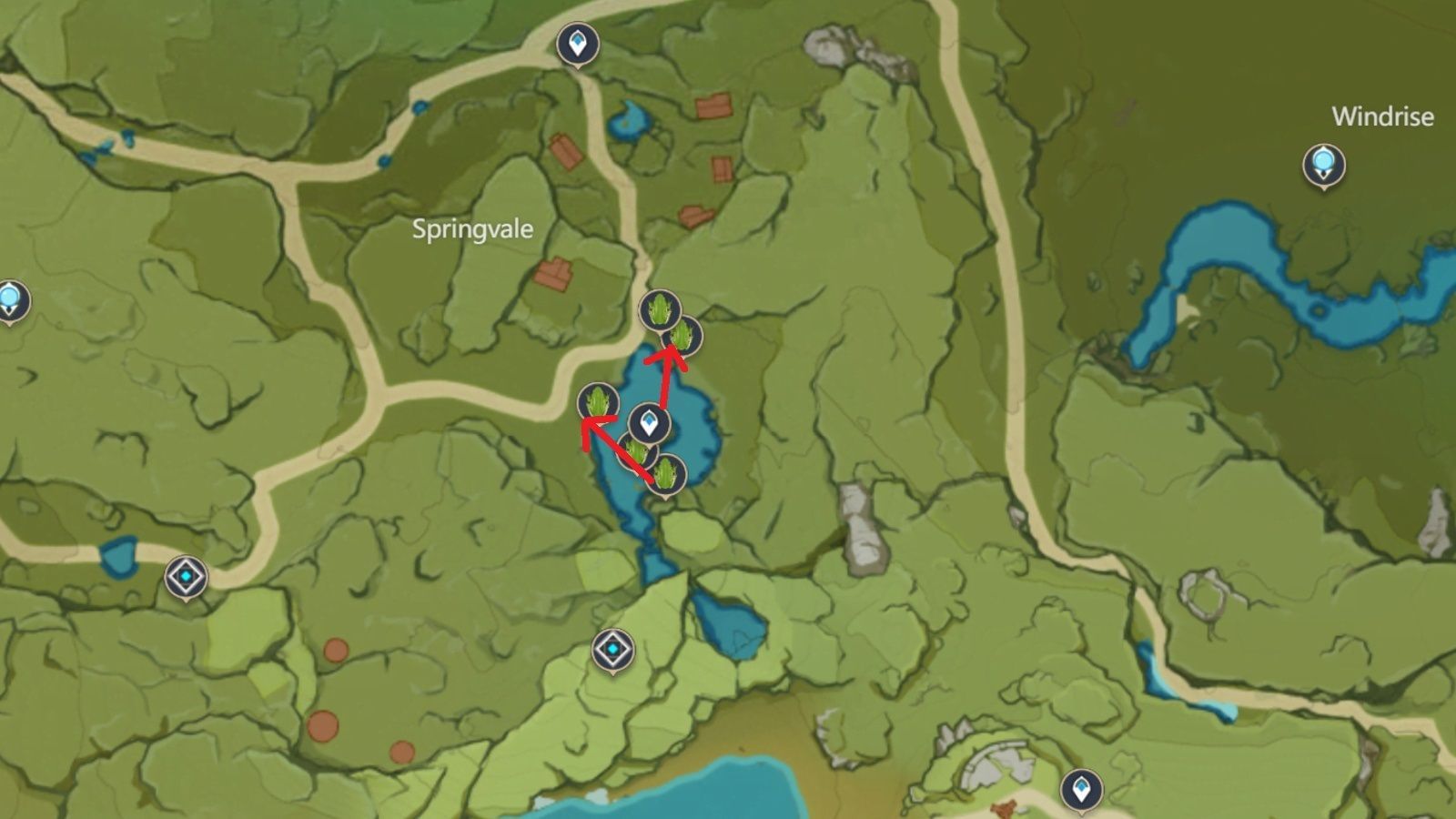Click the smaller red dot above the large red circle

pyautogui.click(x=335, y=652)
